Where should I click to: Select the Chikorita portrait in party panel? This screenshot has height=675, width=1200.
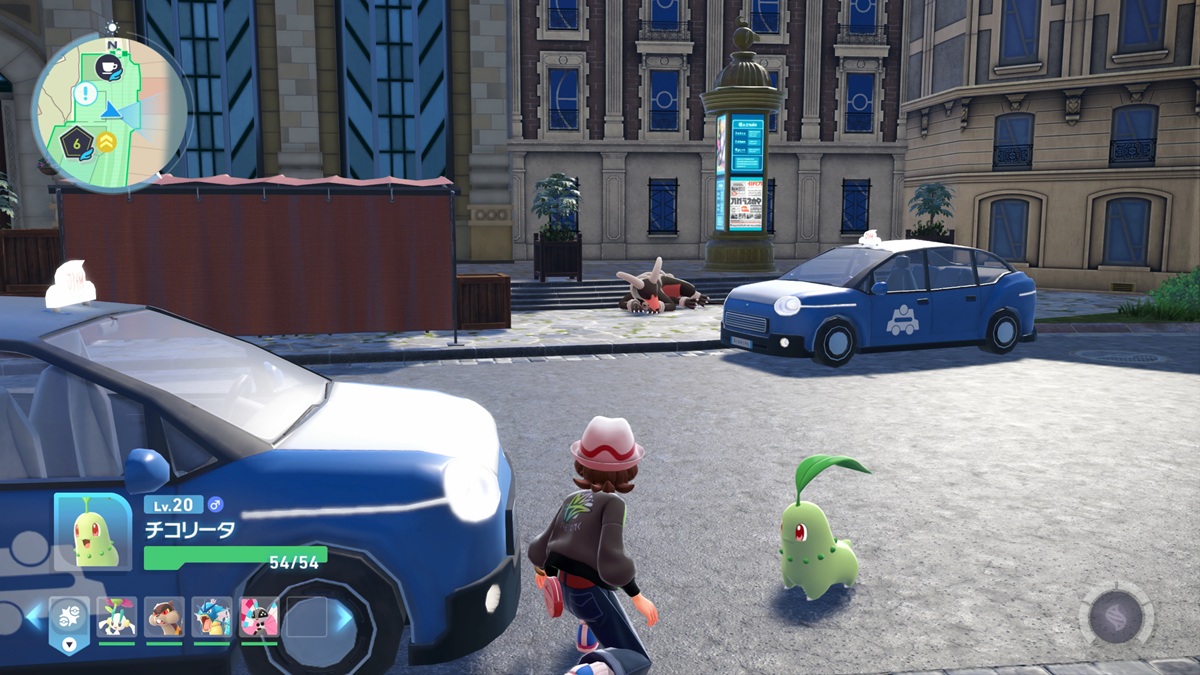93,533
